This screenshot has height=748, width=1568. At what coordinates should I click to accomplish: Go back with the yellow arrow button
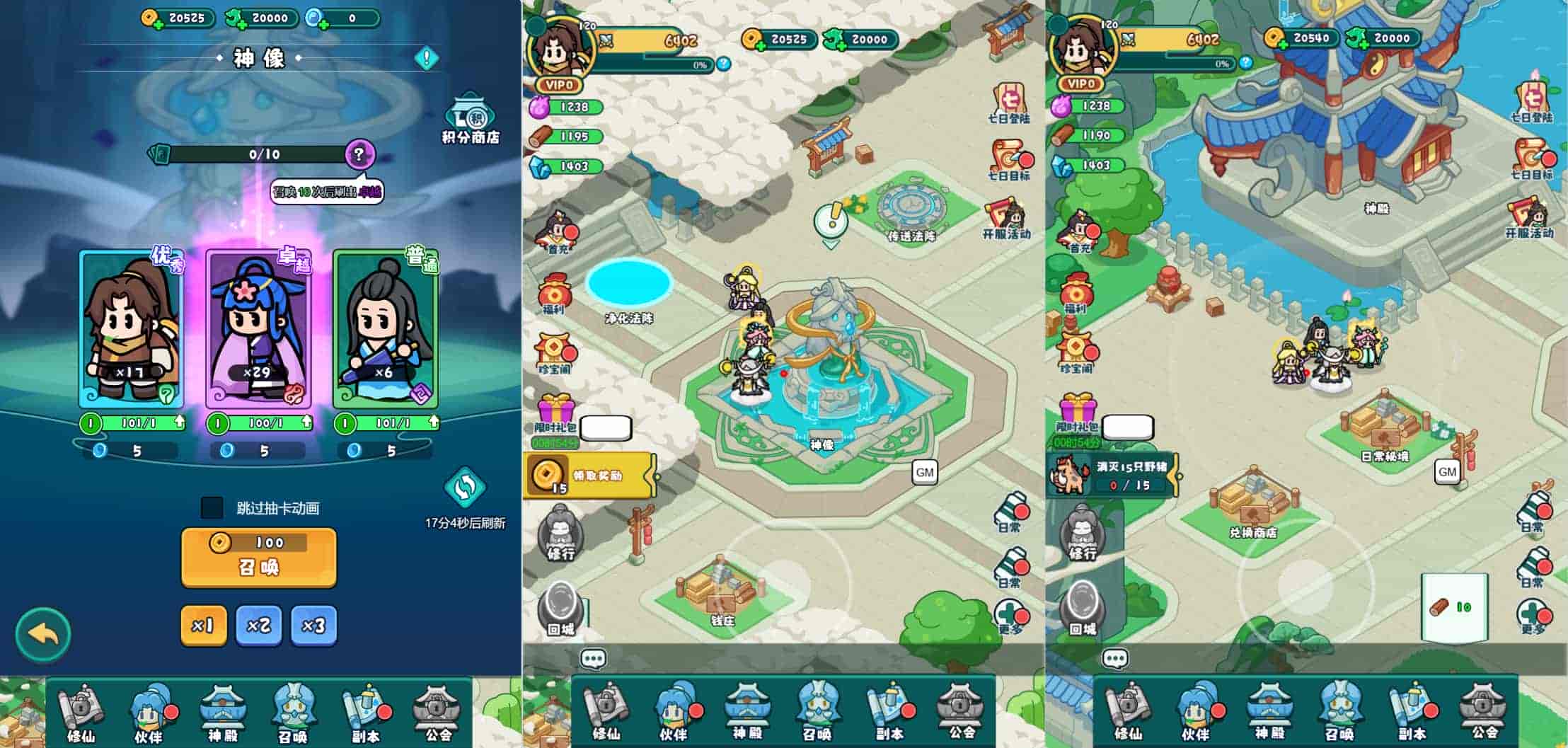coord(43,635)
